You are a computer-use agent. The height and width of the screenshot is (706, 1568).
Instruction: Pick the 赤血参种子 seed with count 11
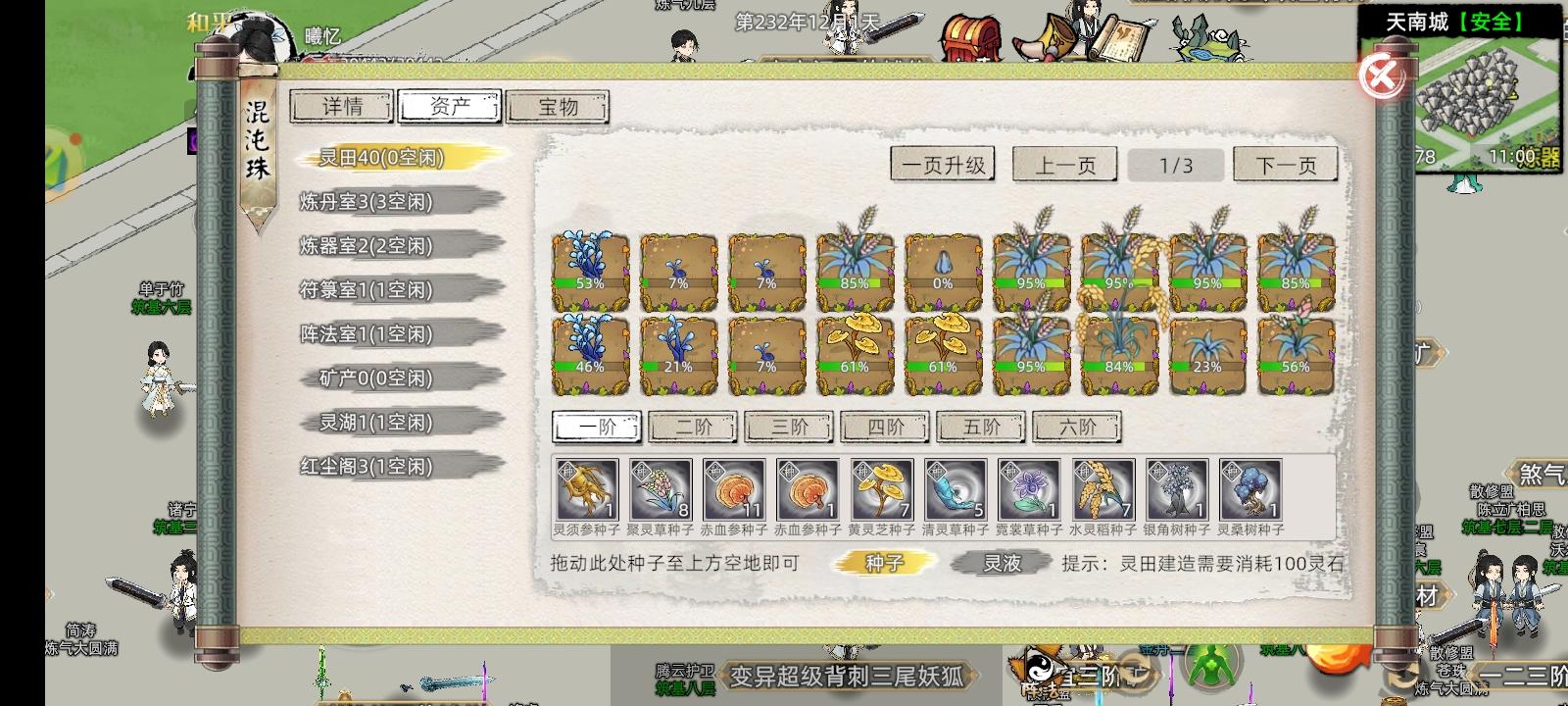[733, 488]
